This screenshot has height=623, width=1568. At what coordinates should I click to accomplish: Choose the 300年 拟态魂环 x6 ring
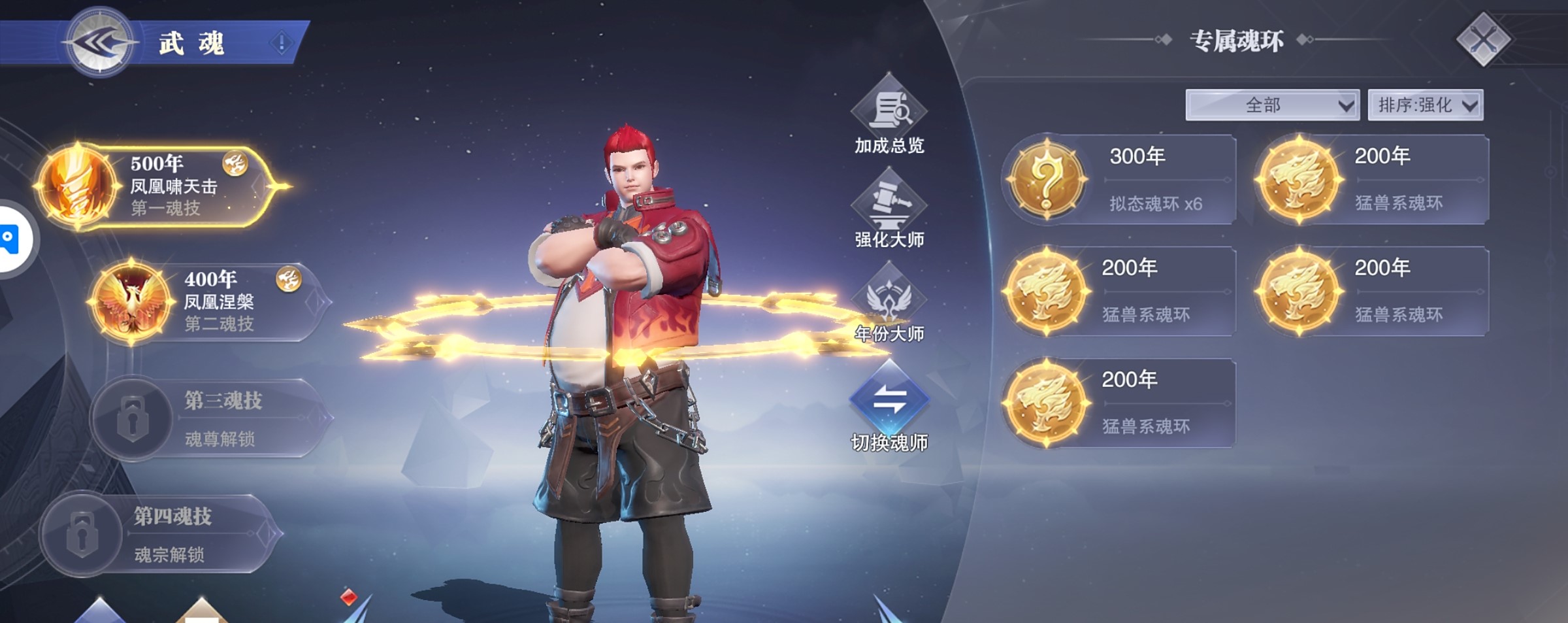pyautogui.click(x=1119, y=180)
